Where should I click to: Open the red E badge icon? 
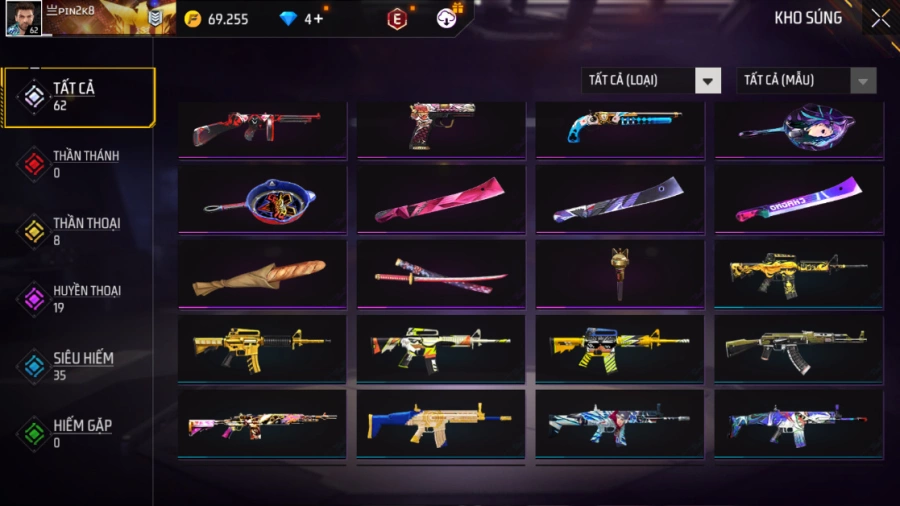[397, 19]
